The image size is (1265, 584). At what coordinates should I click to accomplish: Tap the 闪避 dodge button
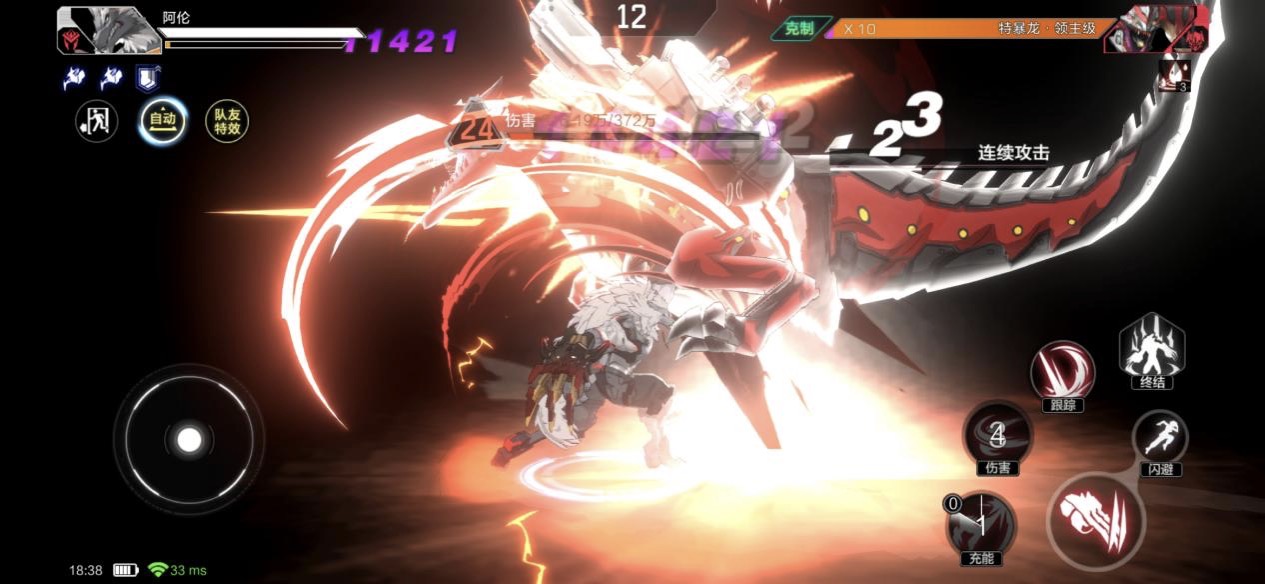click(1160, 438)
